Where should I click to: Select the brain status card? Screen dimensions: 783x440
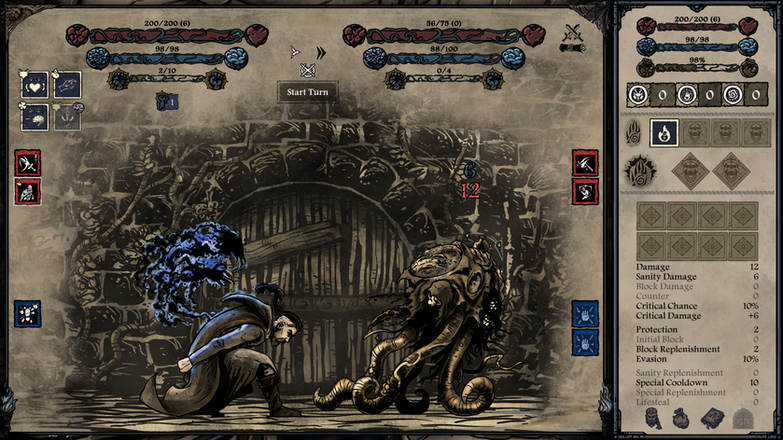(x=35, y=117)
